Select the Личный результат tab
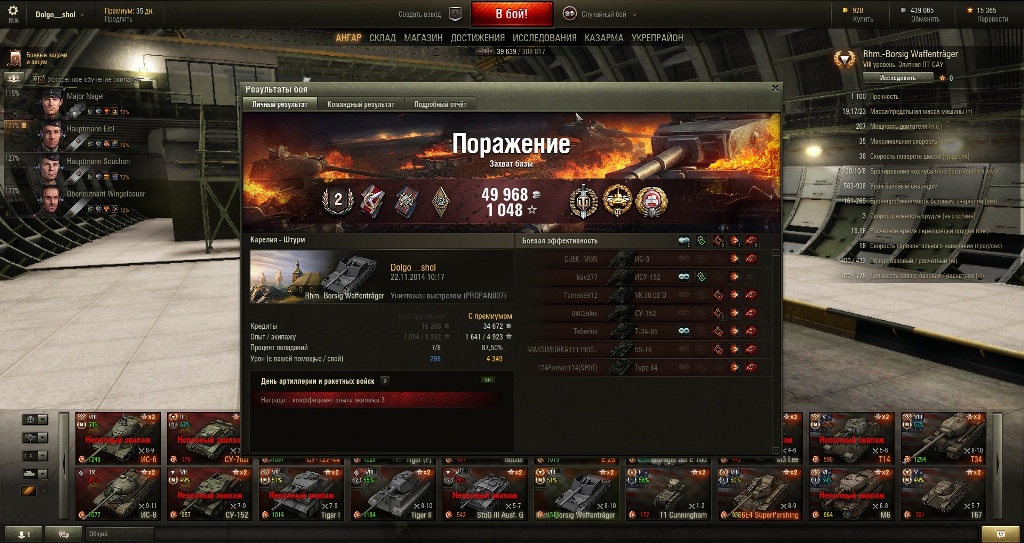The width and height of the screenshot is (1024, 543). coord(279,103)
